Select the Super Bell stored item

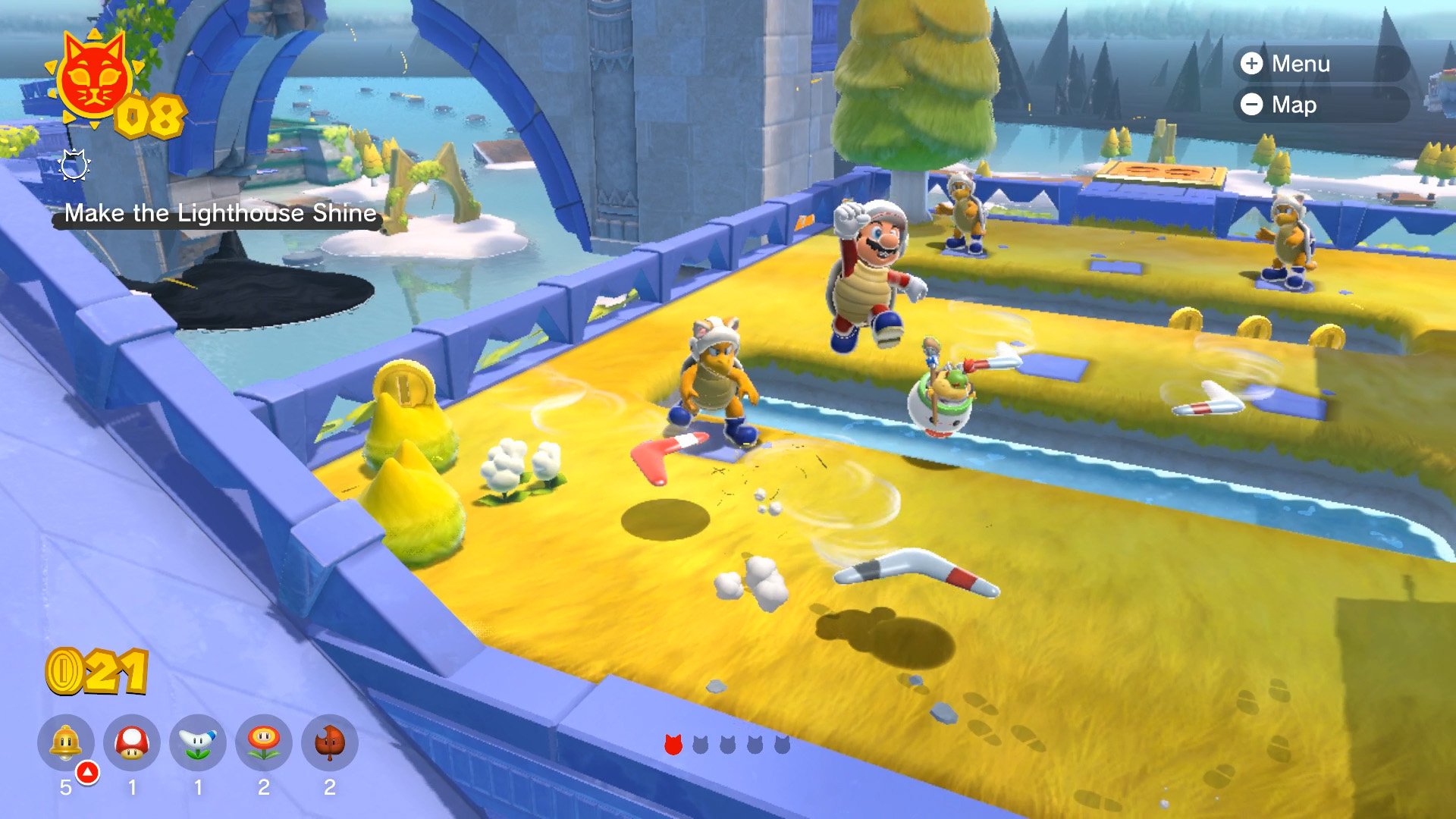tap(66, 743)
